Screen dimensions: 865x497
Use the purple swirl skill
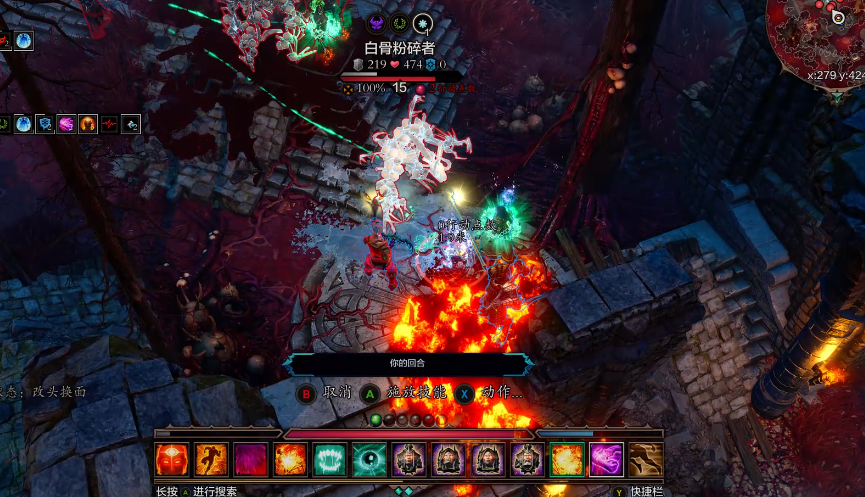(606, 459)
